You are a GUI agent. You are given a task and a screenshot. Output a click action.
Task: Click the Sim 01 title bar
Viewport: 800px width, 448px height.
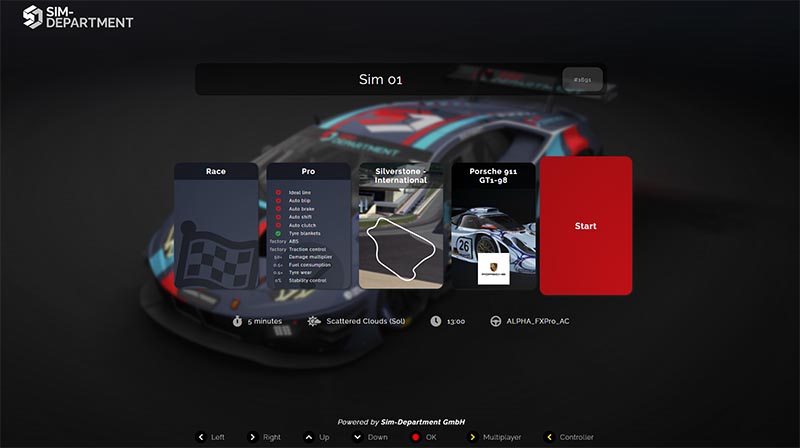coord(381,80)
